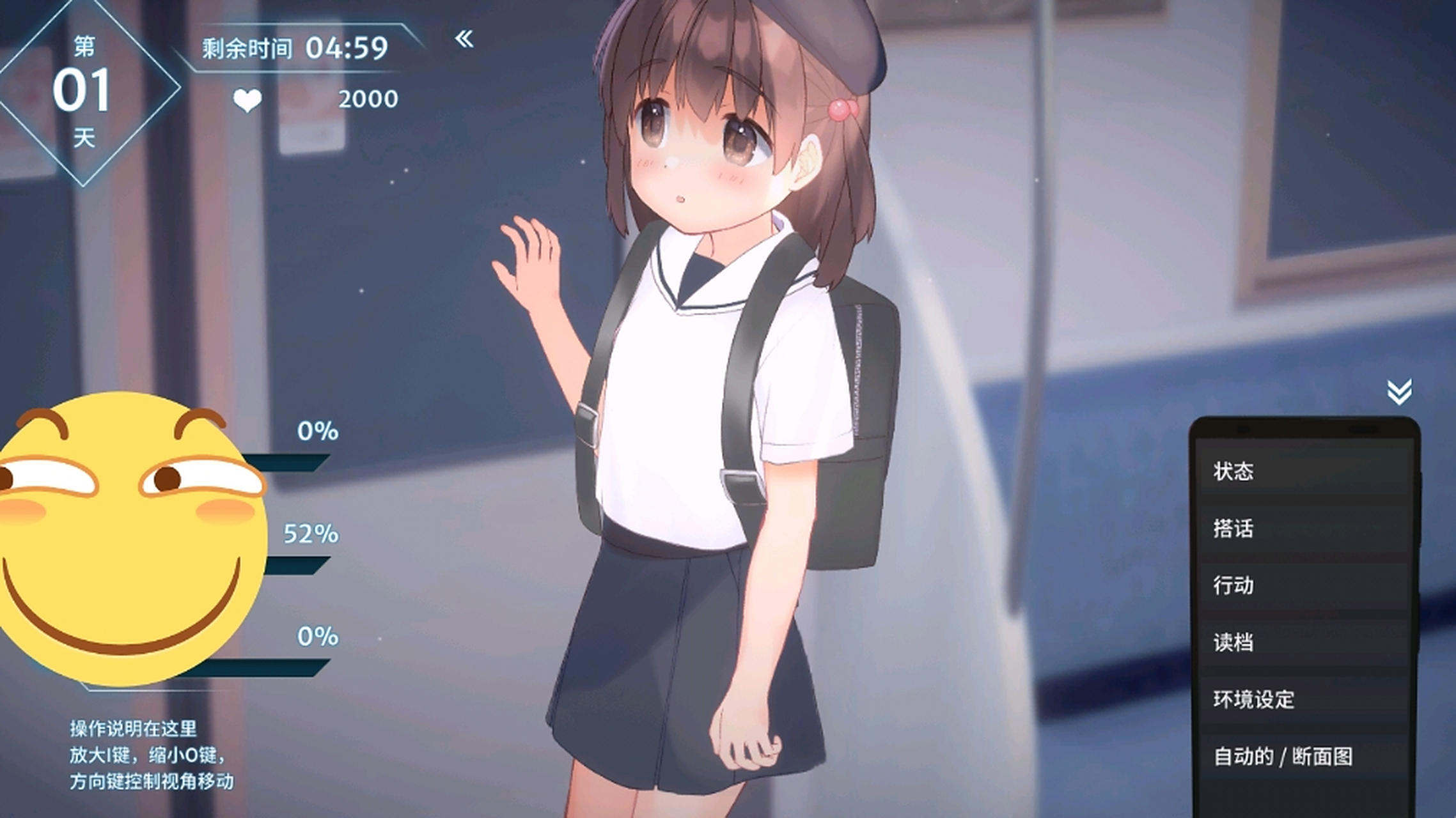Collapse the phone menu with down chevrons
Screen dimensions: 1456x818
coord(1399,392)
